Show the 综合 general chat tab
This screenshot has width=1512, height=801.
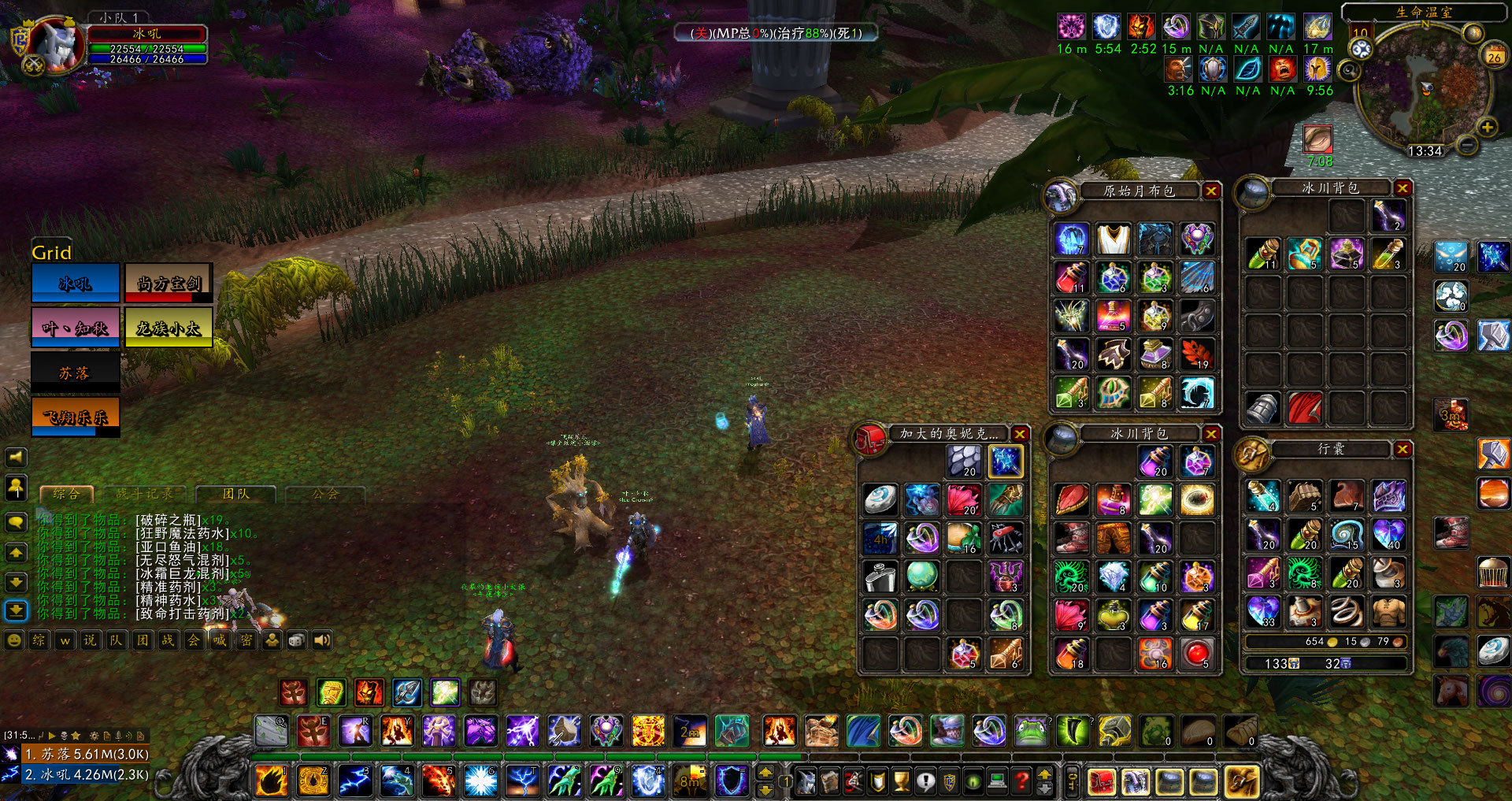point(66,494)
